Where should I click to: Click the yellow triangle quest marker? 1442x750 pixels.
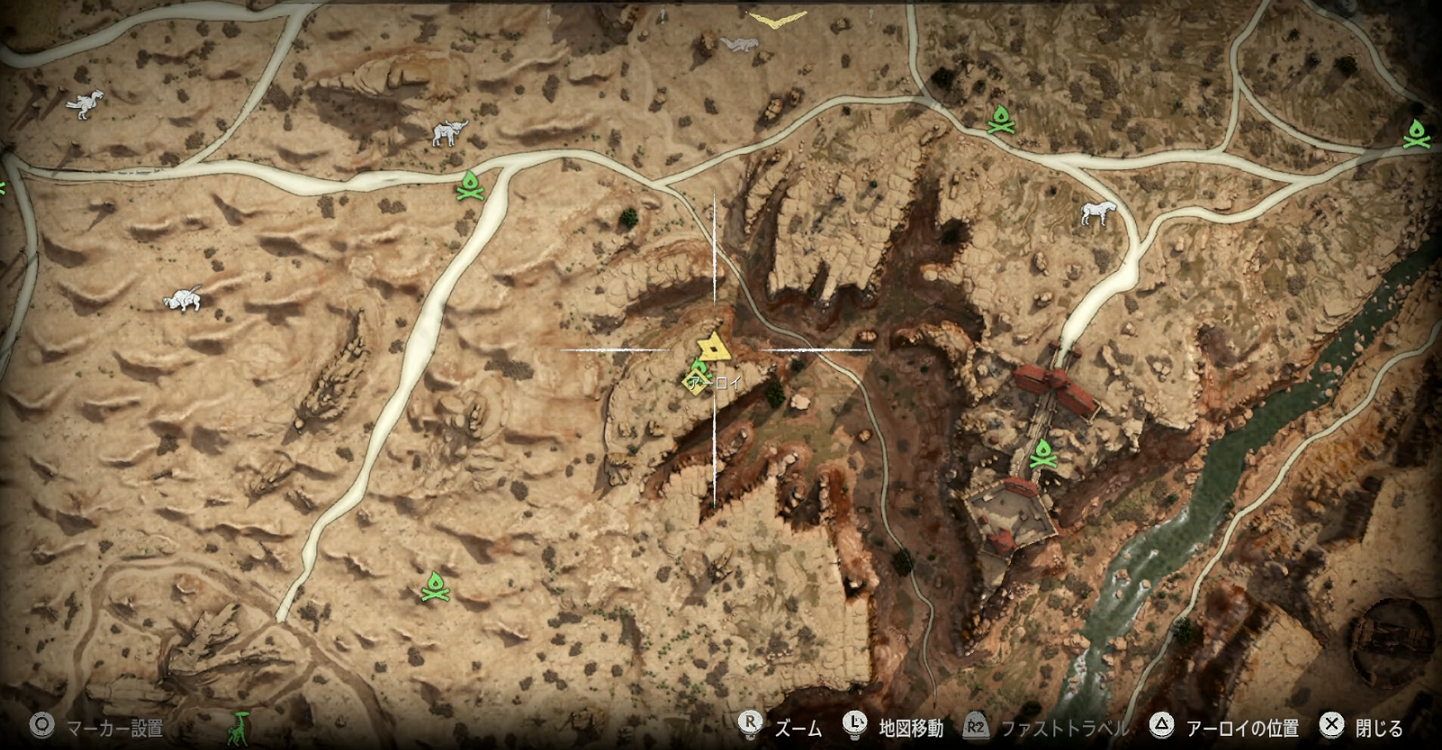[713, 347]
